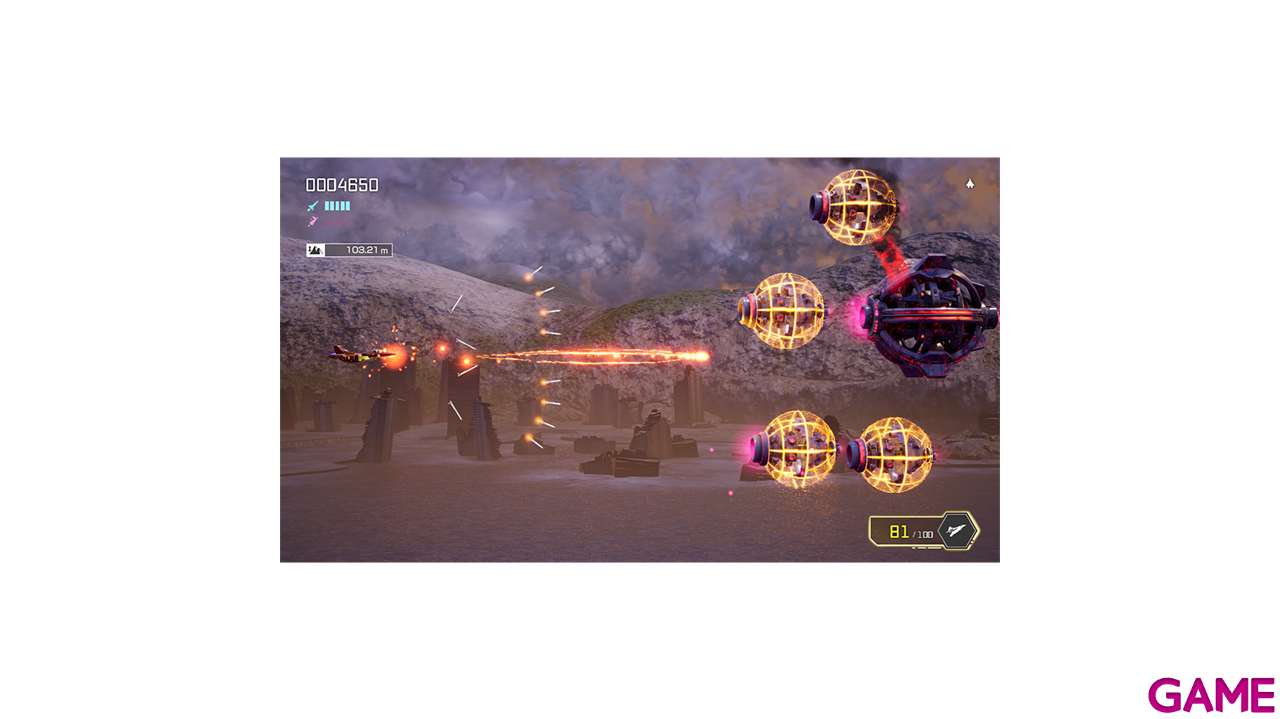Click the white ship lives icon
This screenshot has height=719, width=1280.
[970, 184]
